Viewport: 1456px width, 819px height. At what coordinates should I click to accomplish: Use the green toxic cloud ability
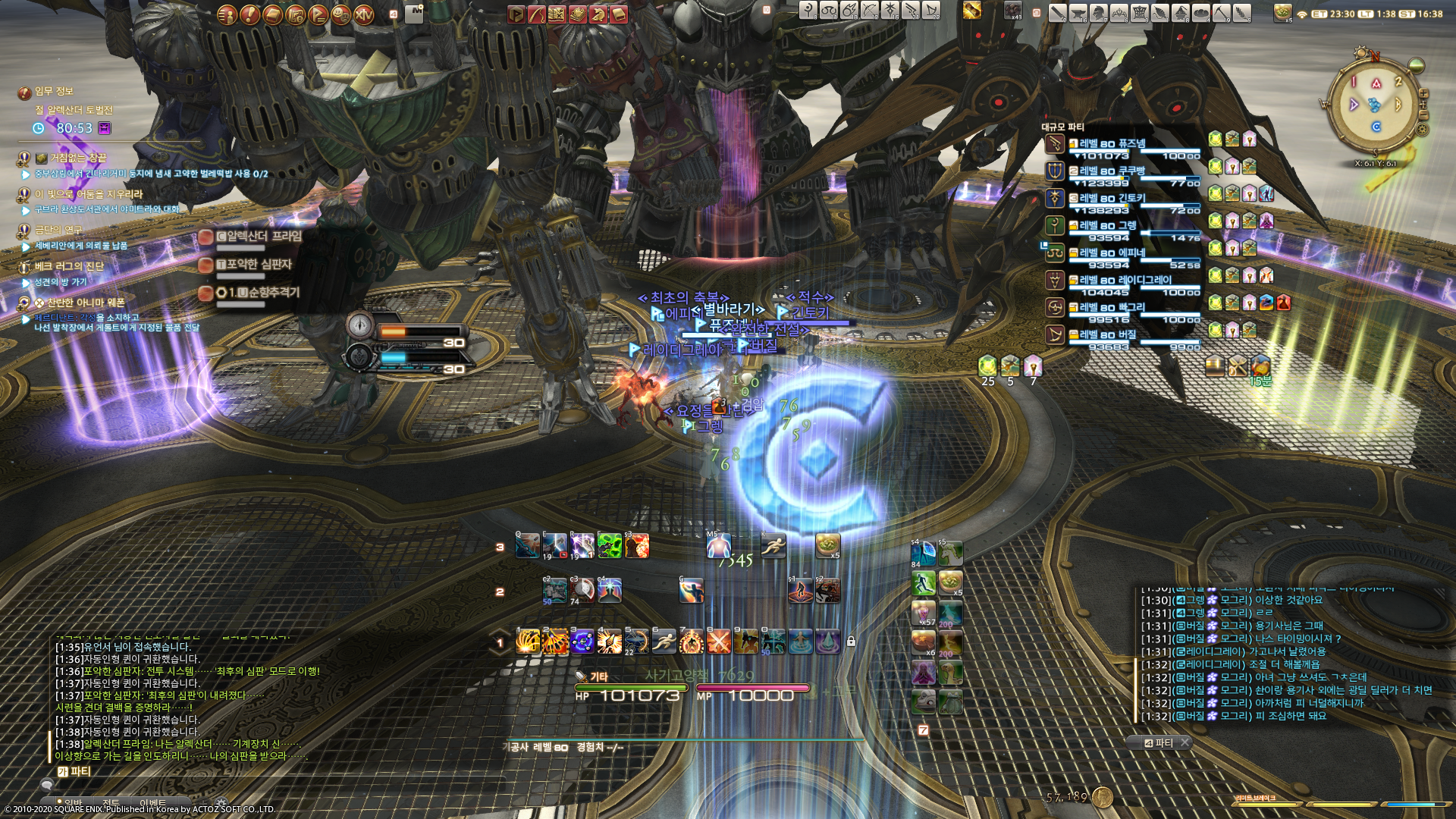pyautogui.click(x=609, y=545)
